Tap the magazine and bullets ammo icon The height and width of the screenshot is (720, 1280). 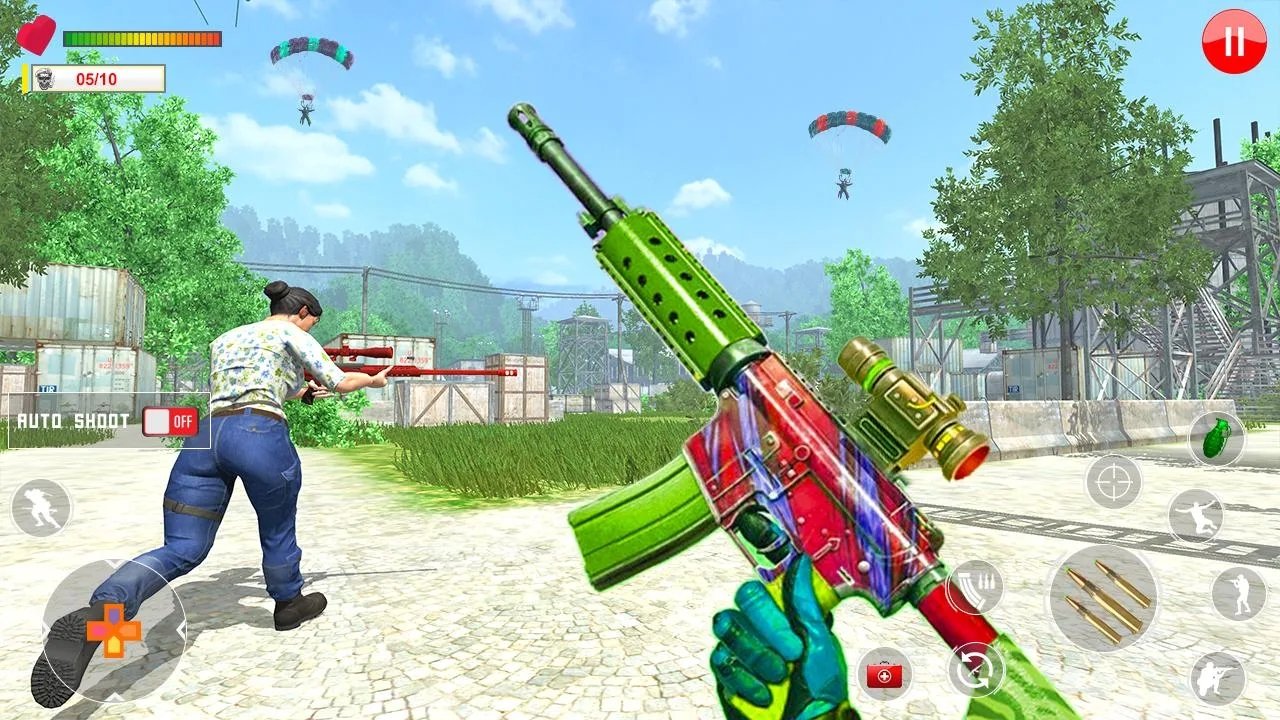(x=974, y=587)
